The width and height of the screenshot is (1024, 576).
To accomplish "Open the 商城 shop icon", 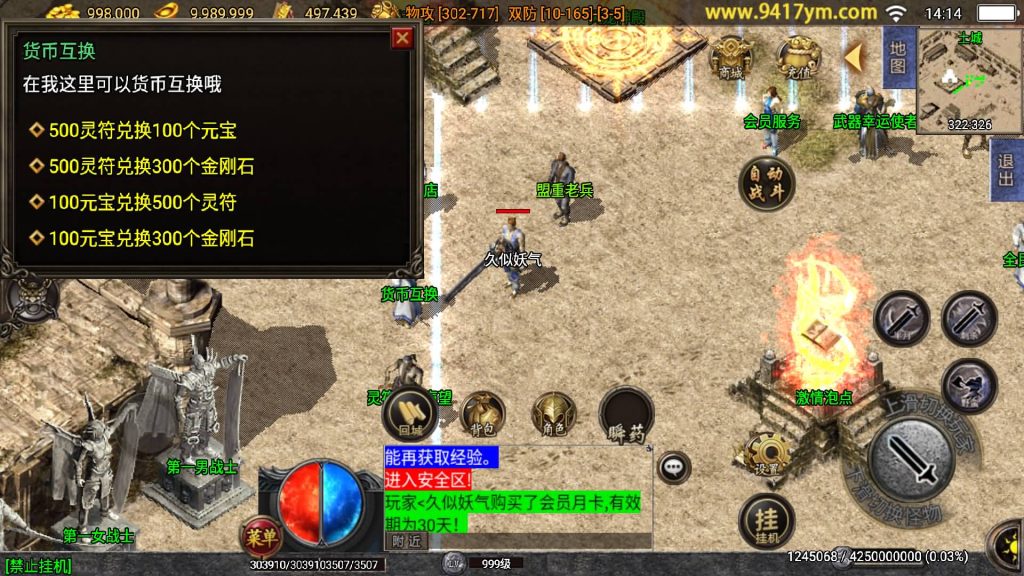I will tap(731, 58).
